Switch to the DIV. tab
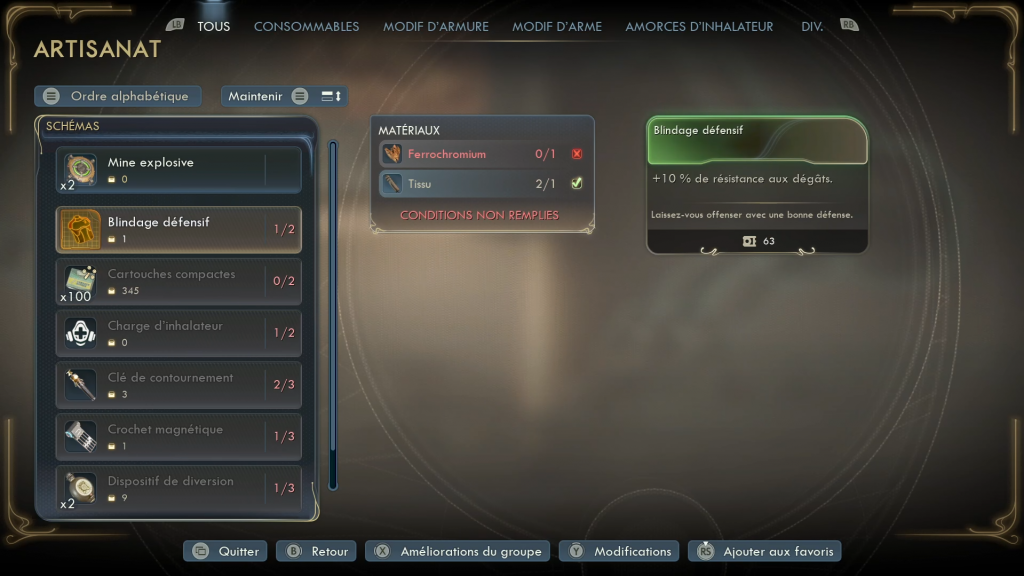This screenshot has height=576, width=1024. point(812,27)
